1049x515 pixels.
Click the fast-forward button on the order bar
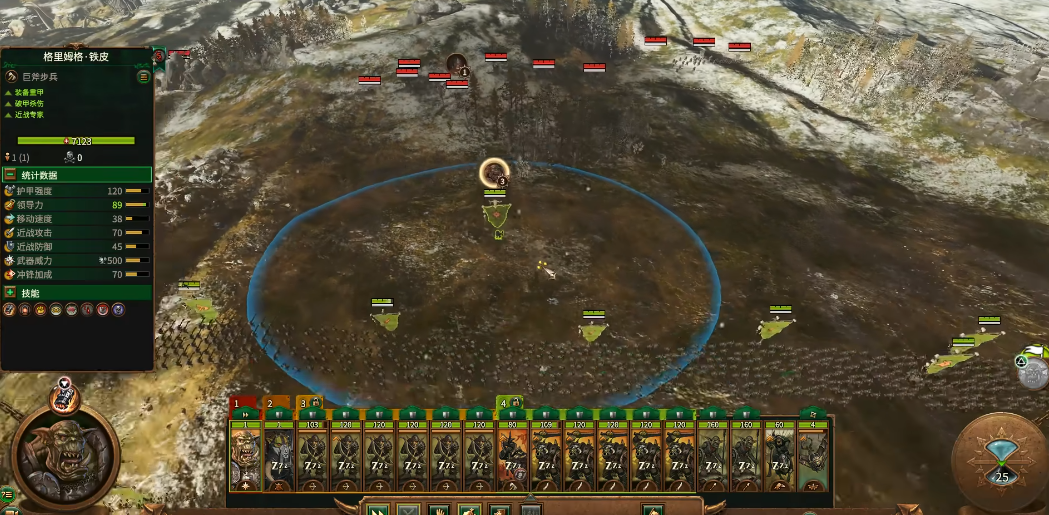tap(378, 509)
